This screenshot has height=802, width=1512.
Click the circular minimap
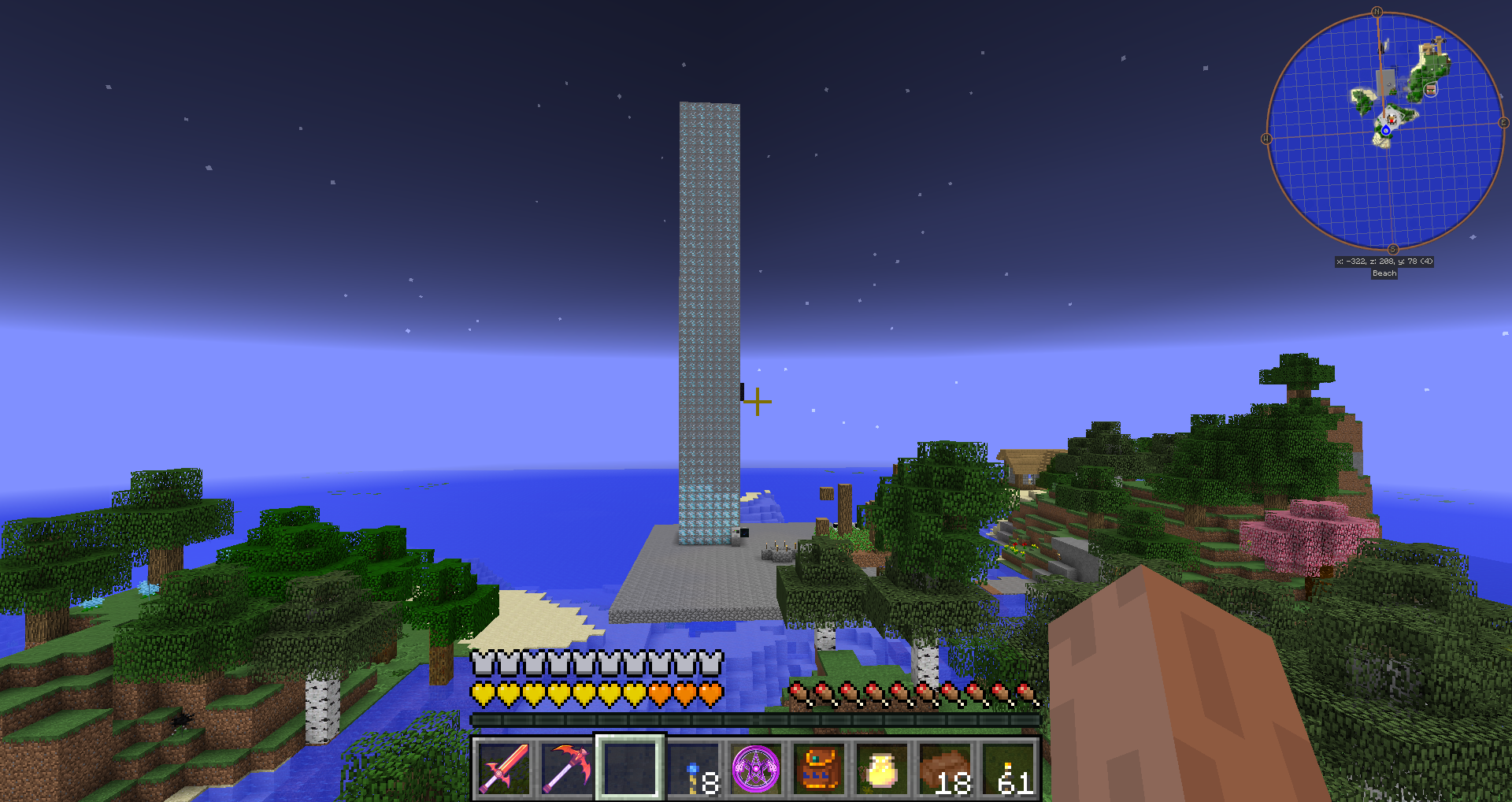[1384, 130]
